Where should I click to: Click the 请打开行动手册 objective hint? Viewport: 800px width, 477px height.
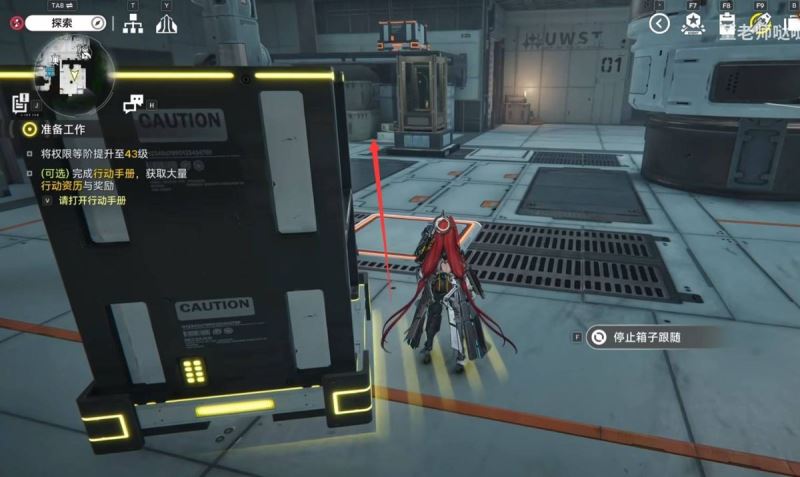point(92,200)
